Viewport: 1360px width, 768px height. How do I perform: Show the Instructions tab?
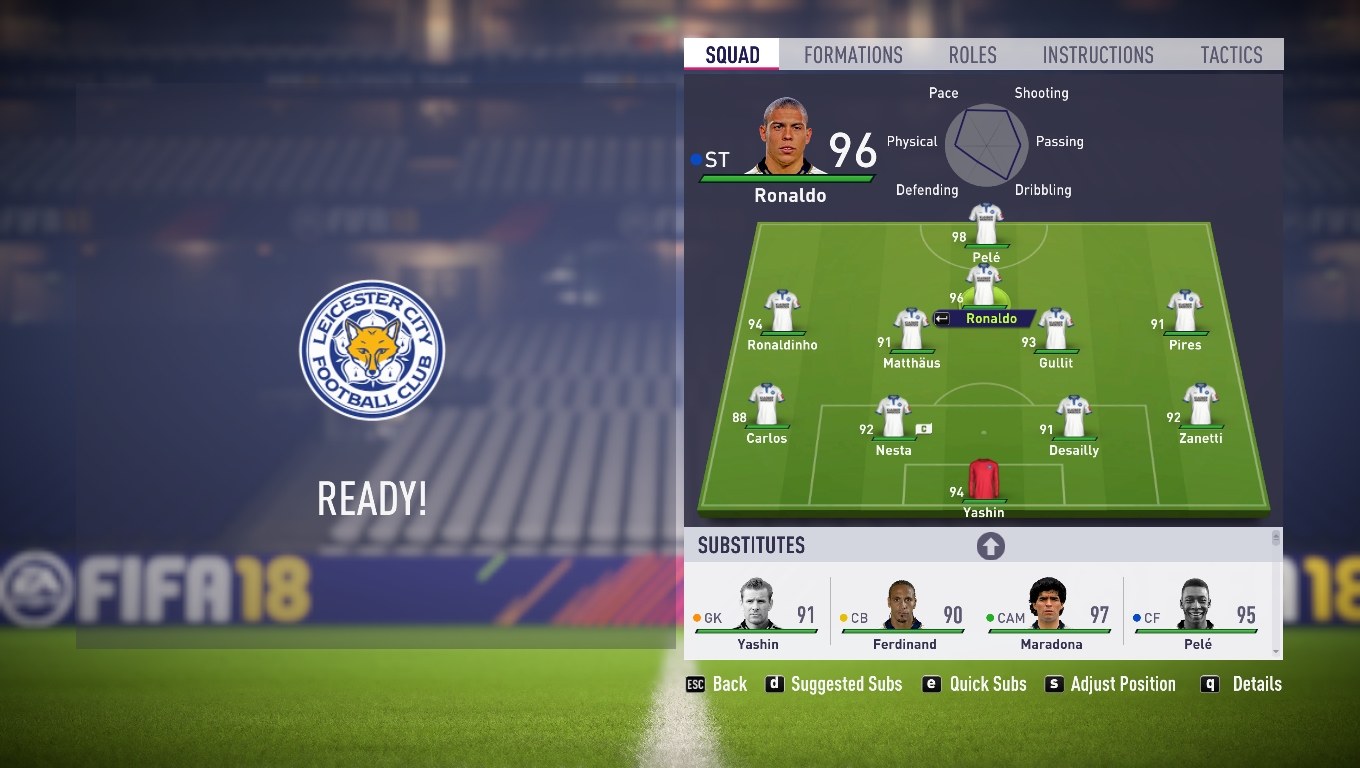click(x=1097, y=55)
